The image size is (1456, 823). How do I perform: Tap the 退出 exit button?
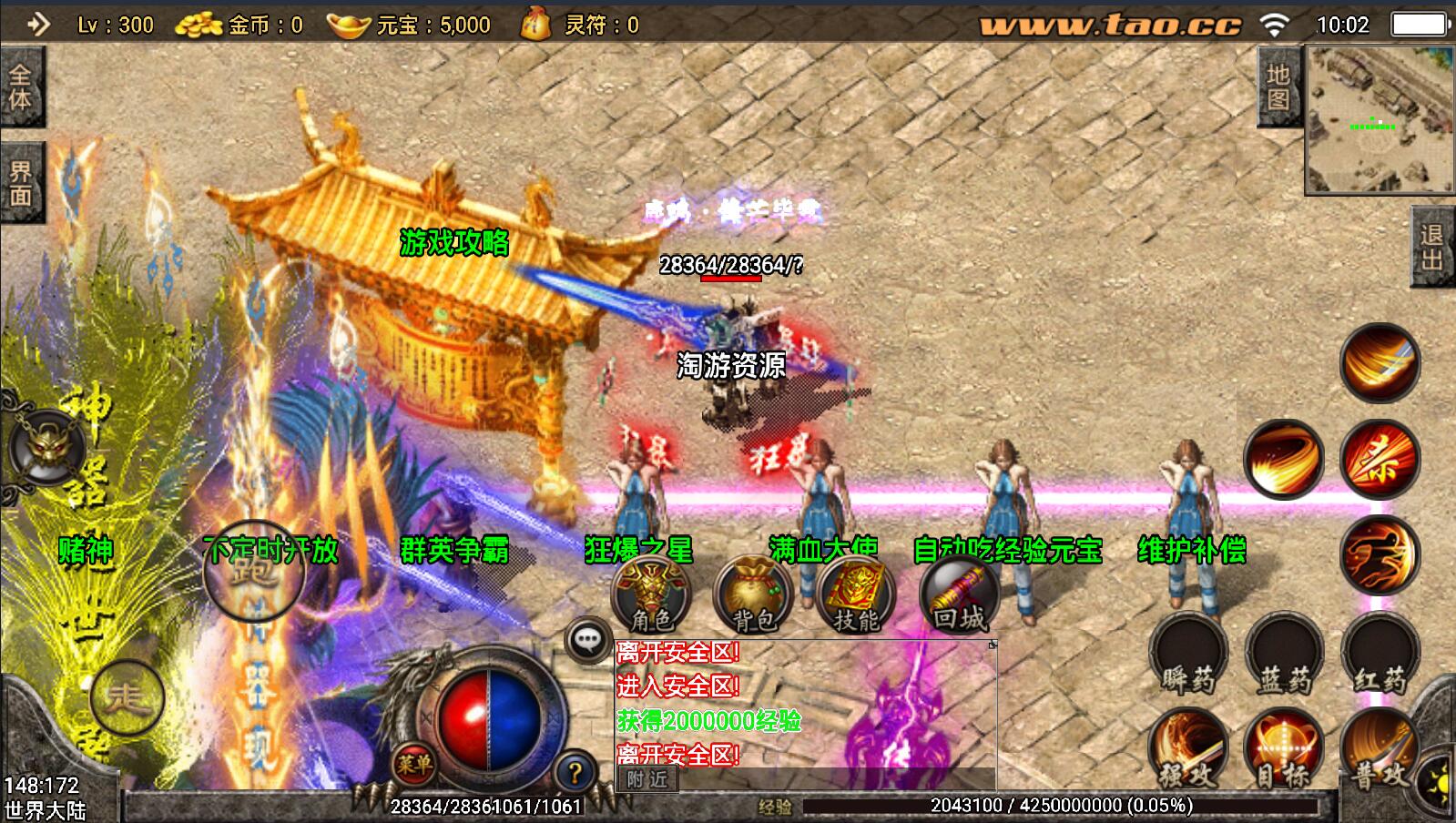1433,247
